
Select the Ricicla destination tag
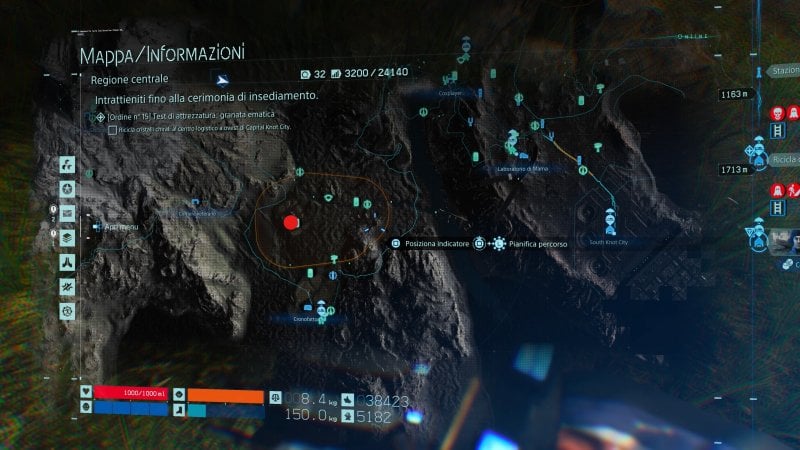tap(784, 160)
